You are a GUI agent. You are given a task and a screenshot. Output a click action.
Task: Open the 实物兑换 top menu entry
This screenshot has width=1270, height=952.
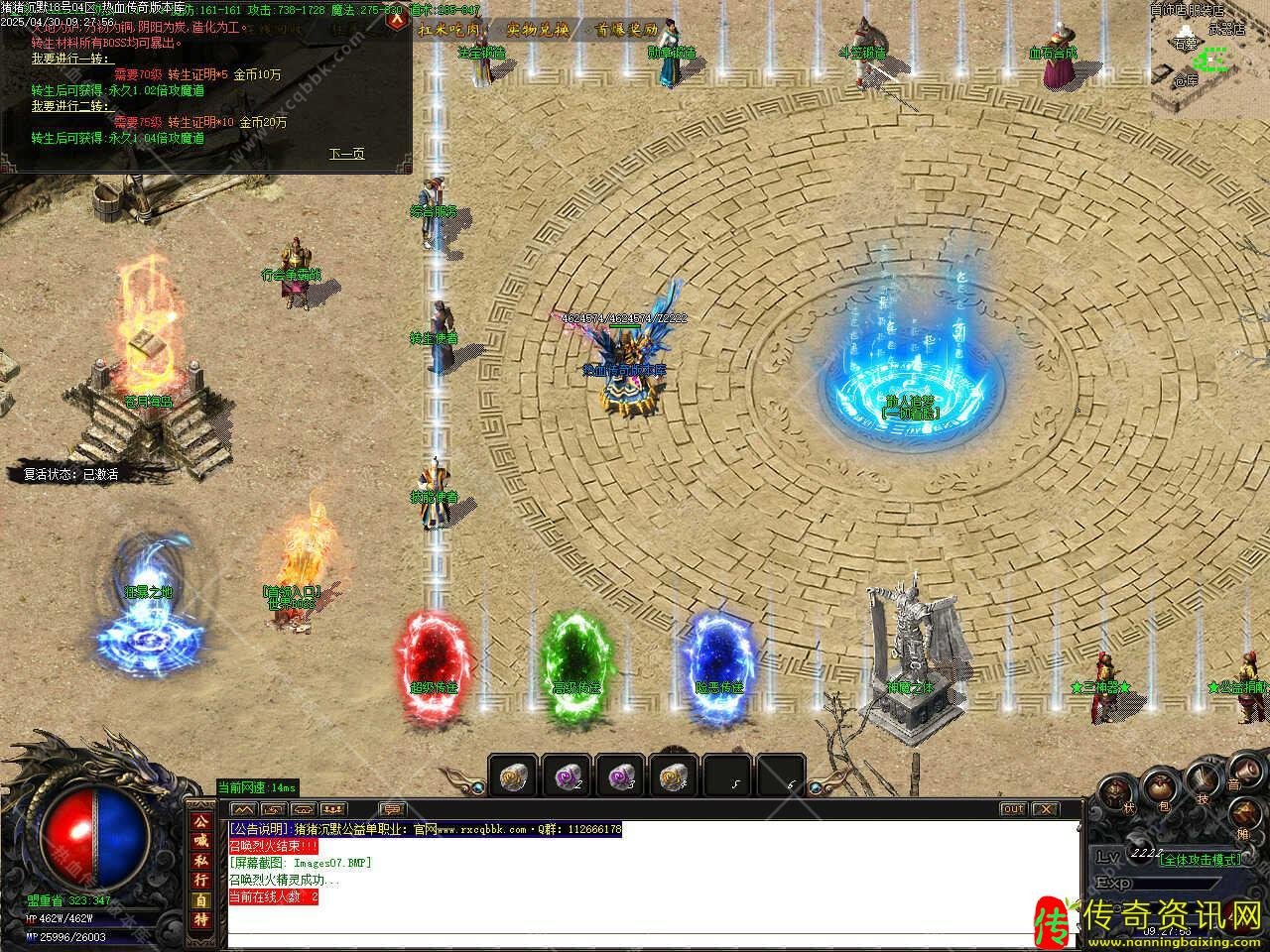click(537, 30)
